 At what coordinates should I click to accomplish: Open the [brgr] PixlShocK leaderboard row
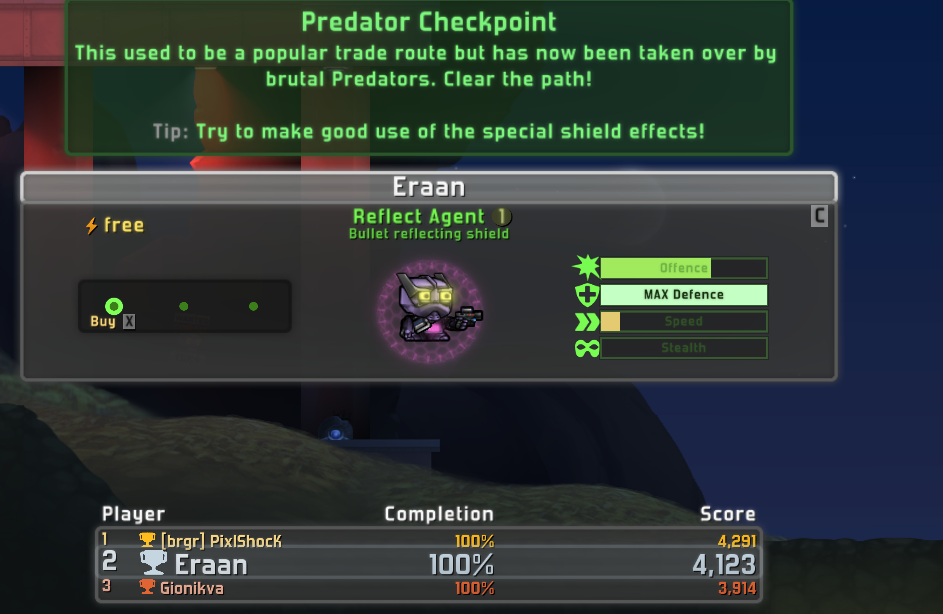428,540
